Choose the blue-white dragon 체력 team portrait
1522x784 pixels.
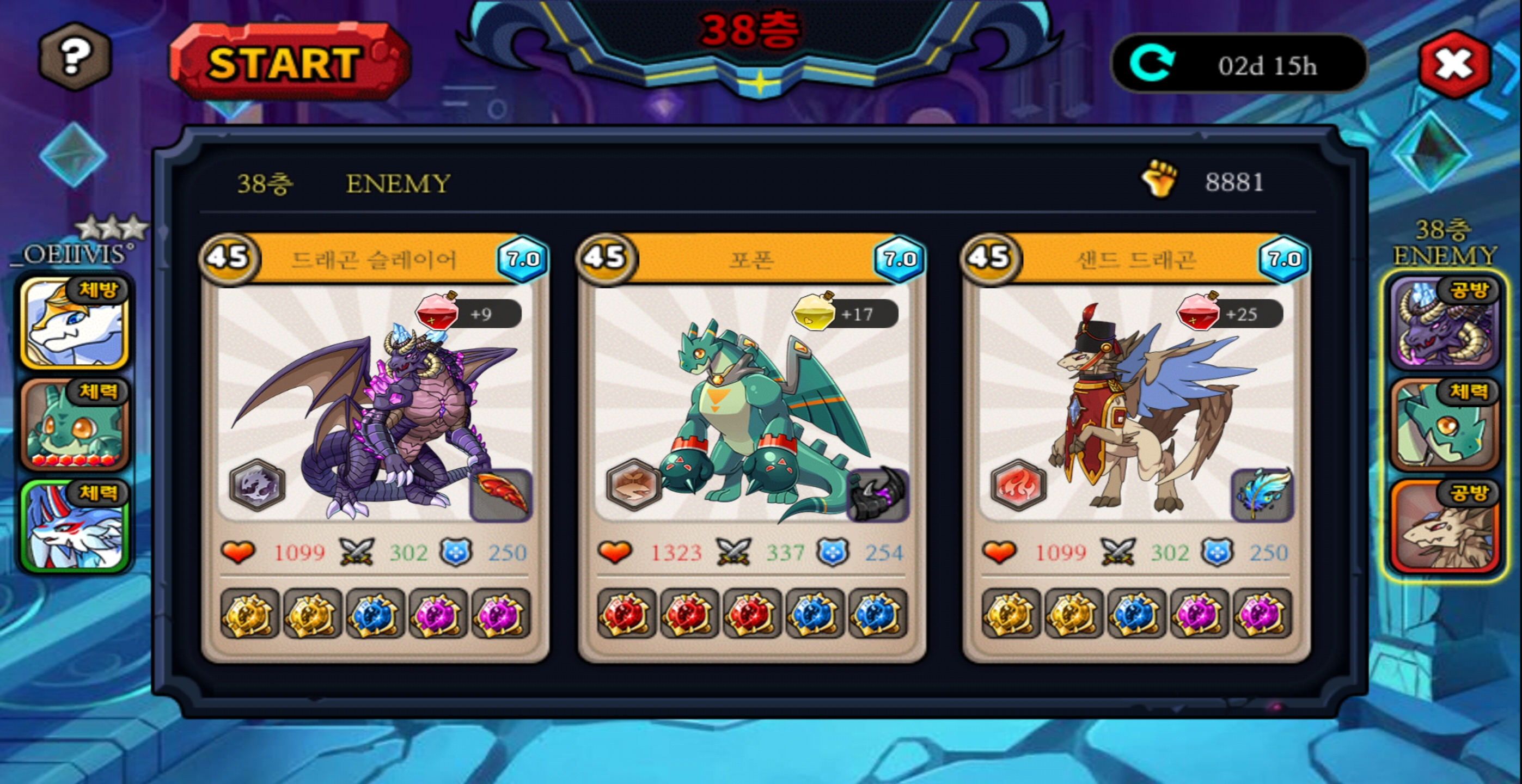point(74,526)
